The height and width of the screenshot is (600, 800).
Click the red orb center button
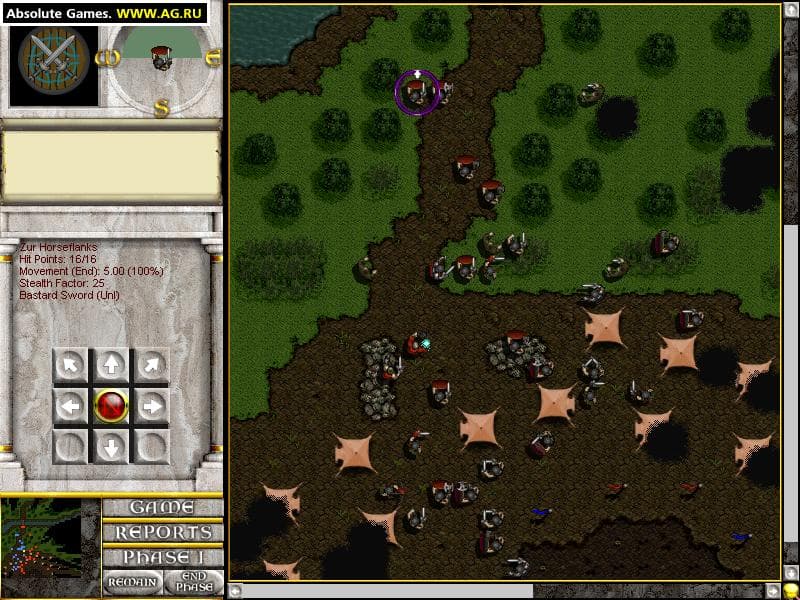point(111,406)
